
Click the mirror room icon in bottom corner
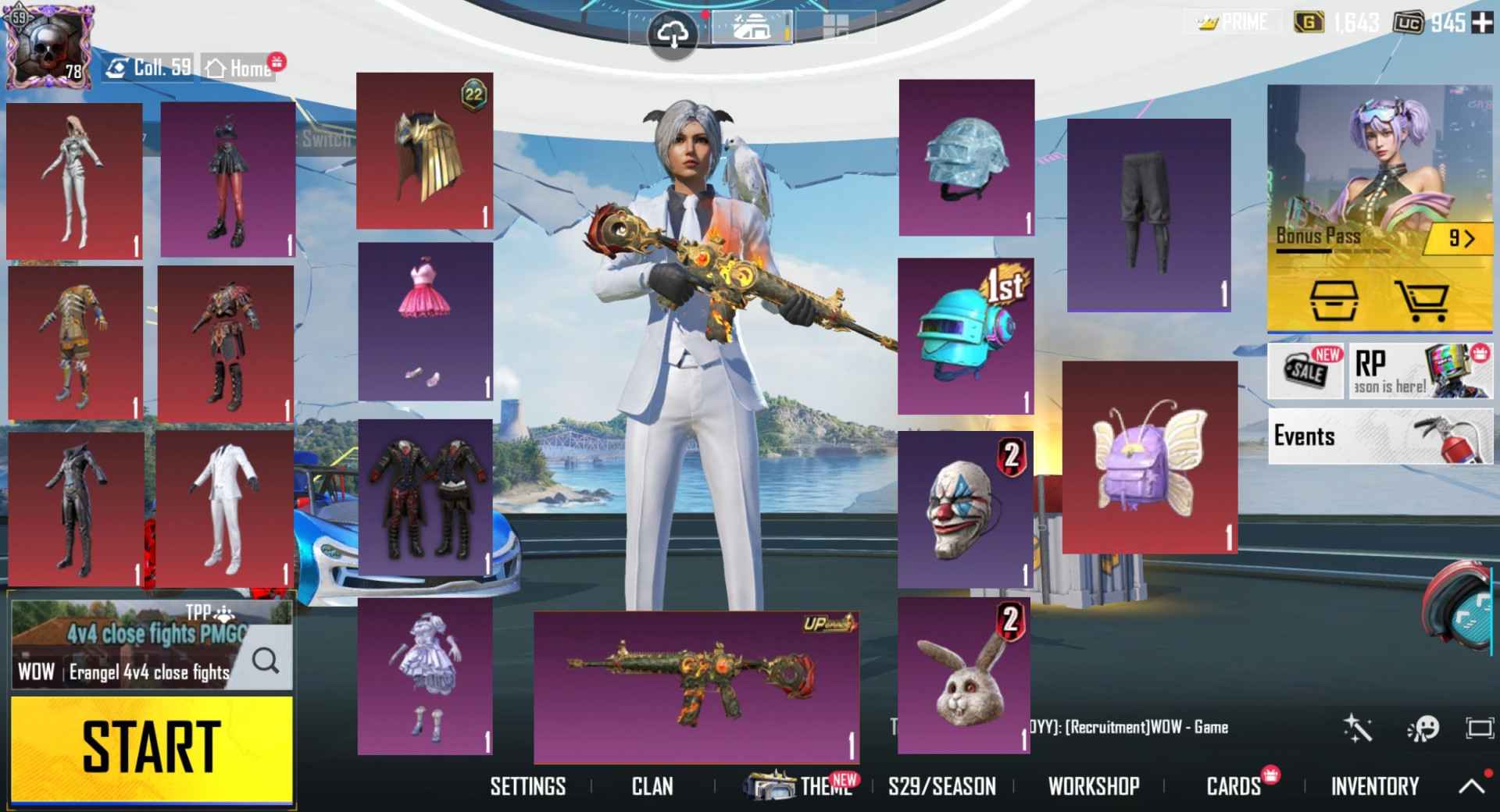1481,728
